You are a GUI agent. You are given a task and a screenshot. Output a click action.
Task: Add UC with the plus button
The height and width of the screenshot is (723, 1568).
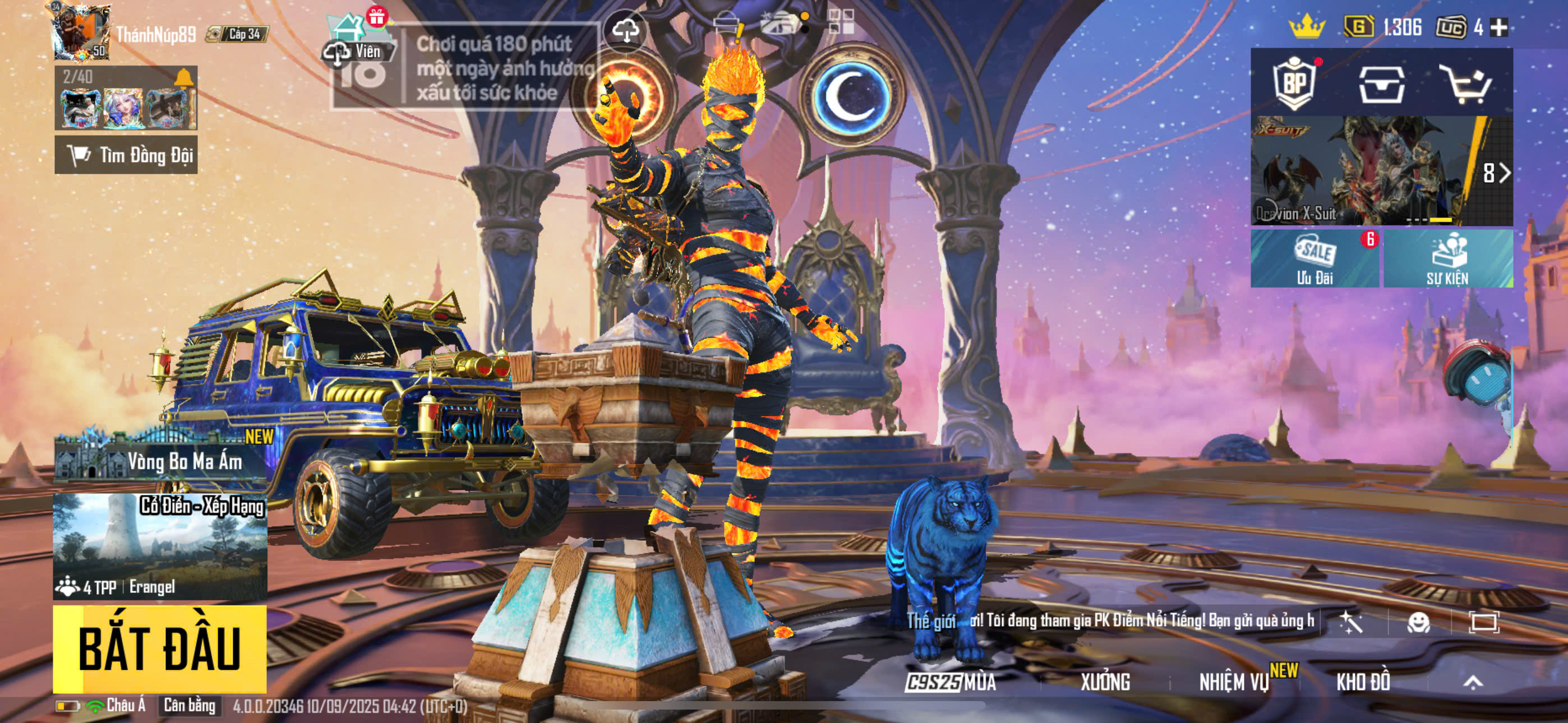click(1499, 27)
